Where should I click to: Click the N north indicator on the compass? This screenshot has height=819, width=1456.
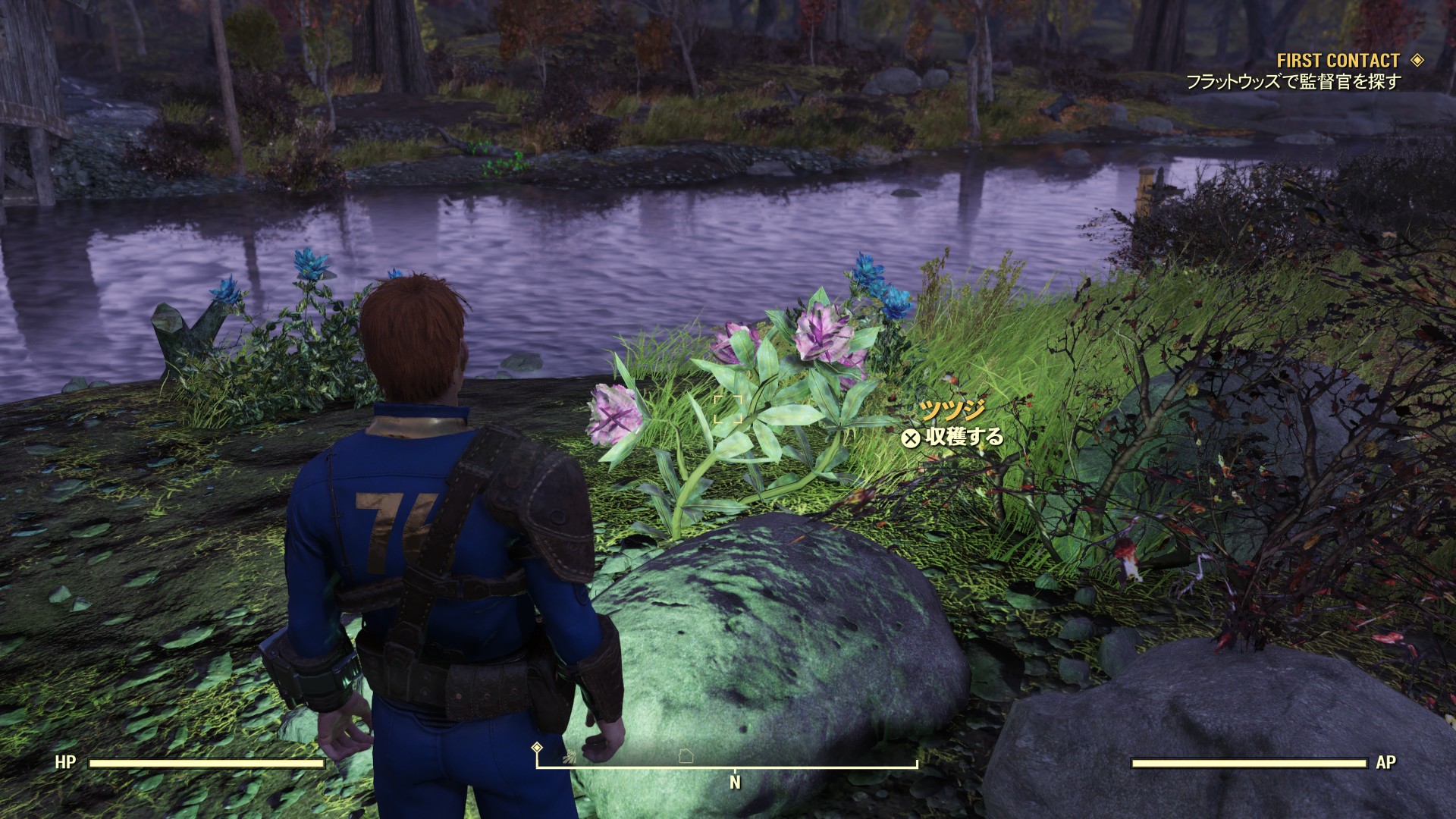(x=734, y=782)
